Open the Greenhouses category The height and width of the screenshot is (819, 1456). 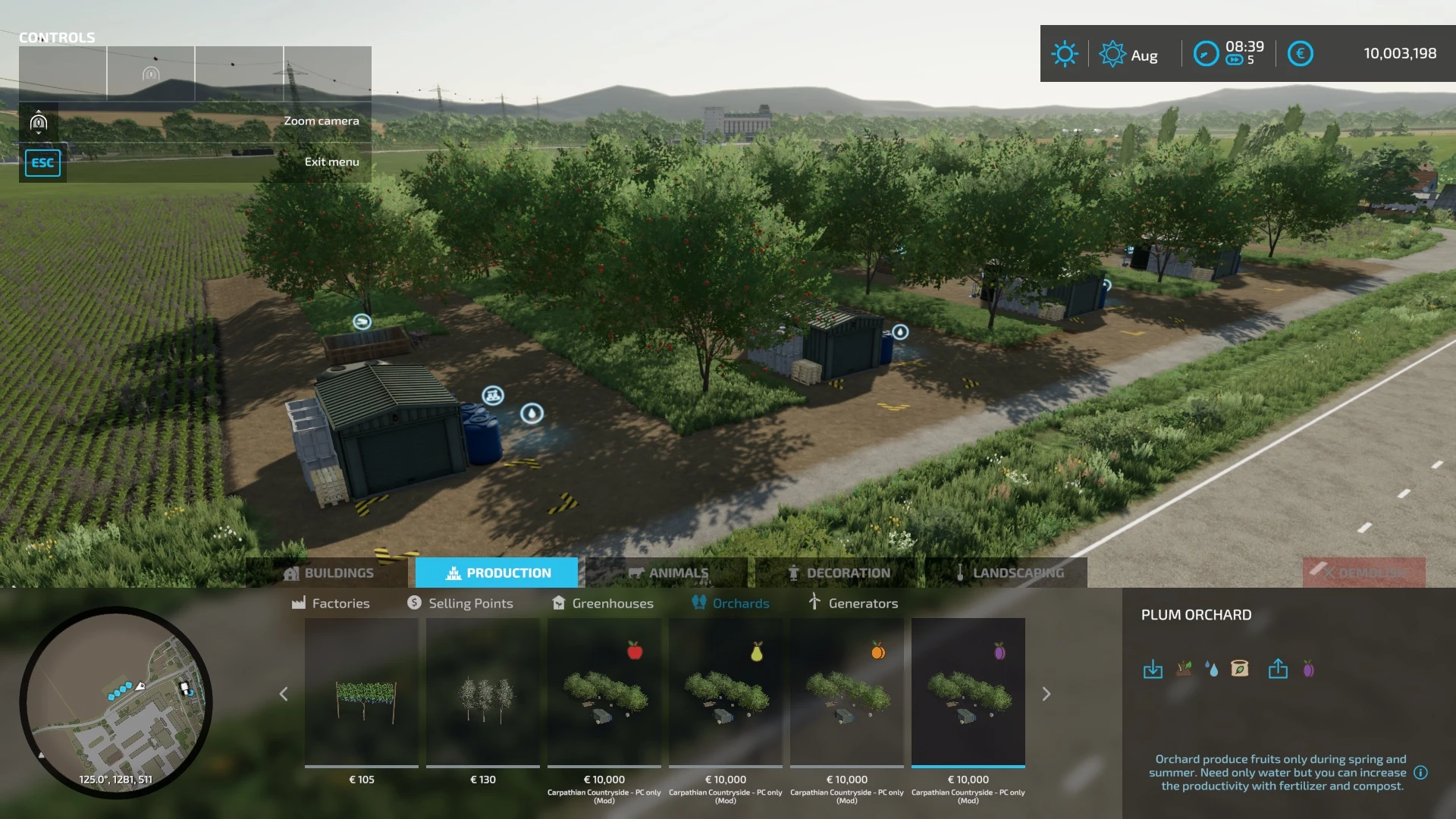[x=603, y=603]
